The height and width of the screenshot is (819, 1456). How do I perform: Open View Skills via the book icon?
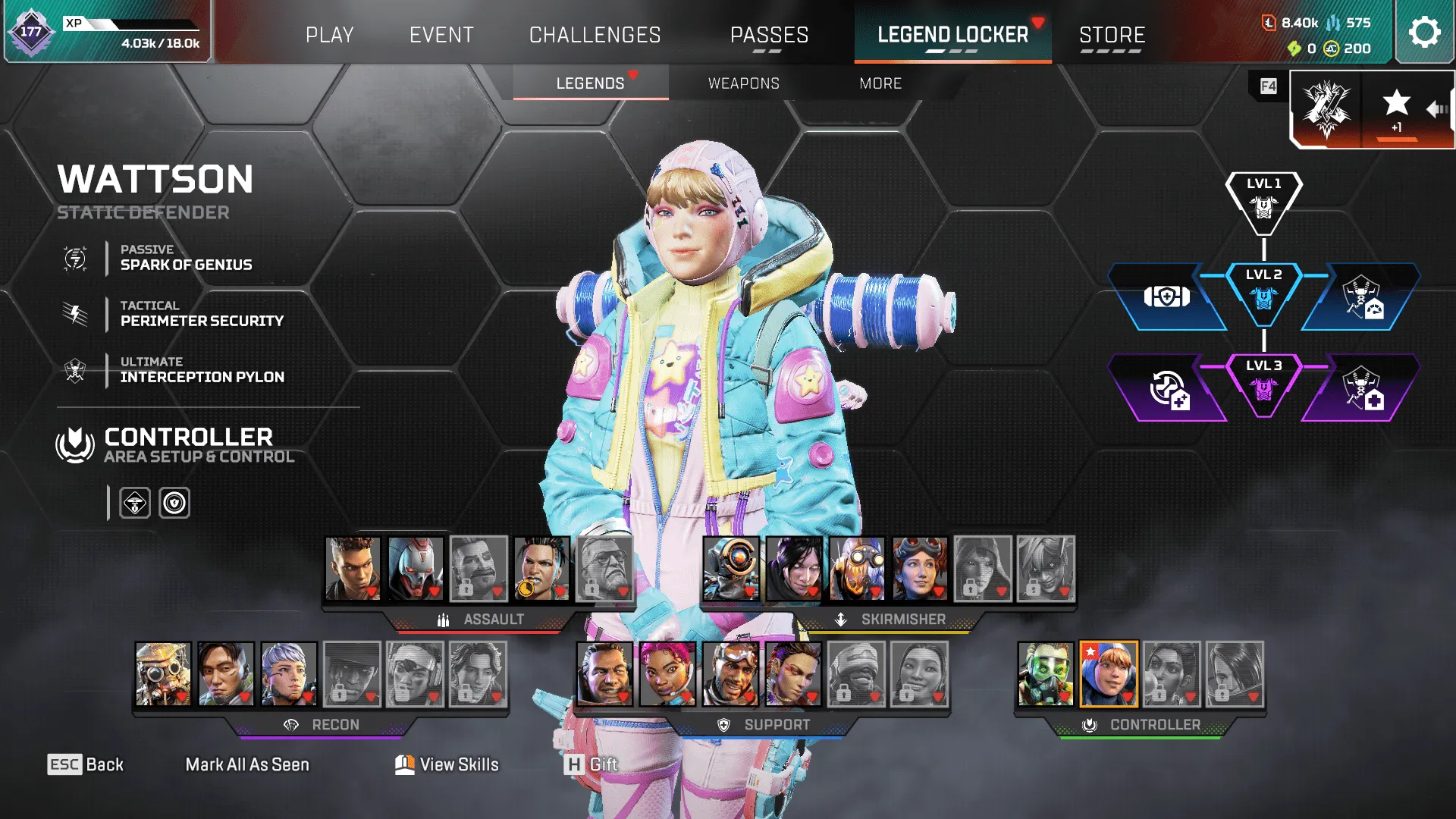click(404, 764)
